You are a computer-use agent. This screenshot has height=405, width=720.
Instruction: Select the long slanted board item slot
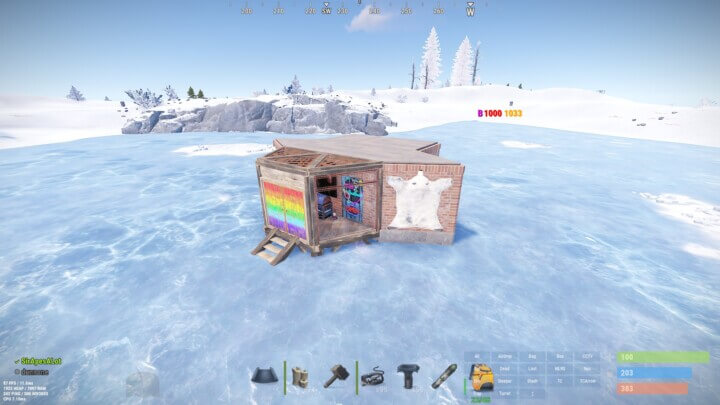444,376
